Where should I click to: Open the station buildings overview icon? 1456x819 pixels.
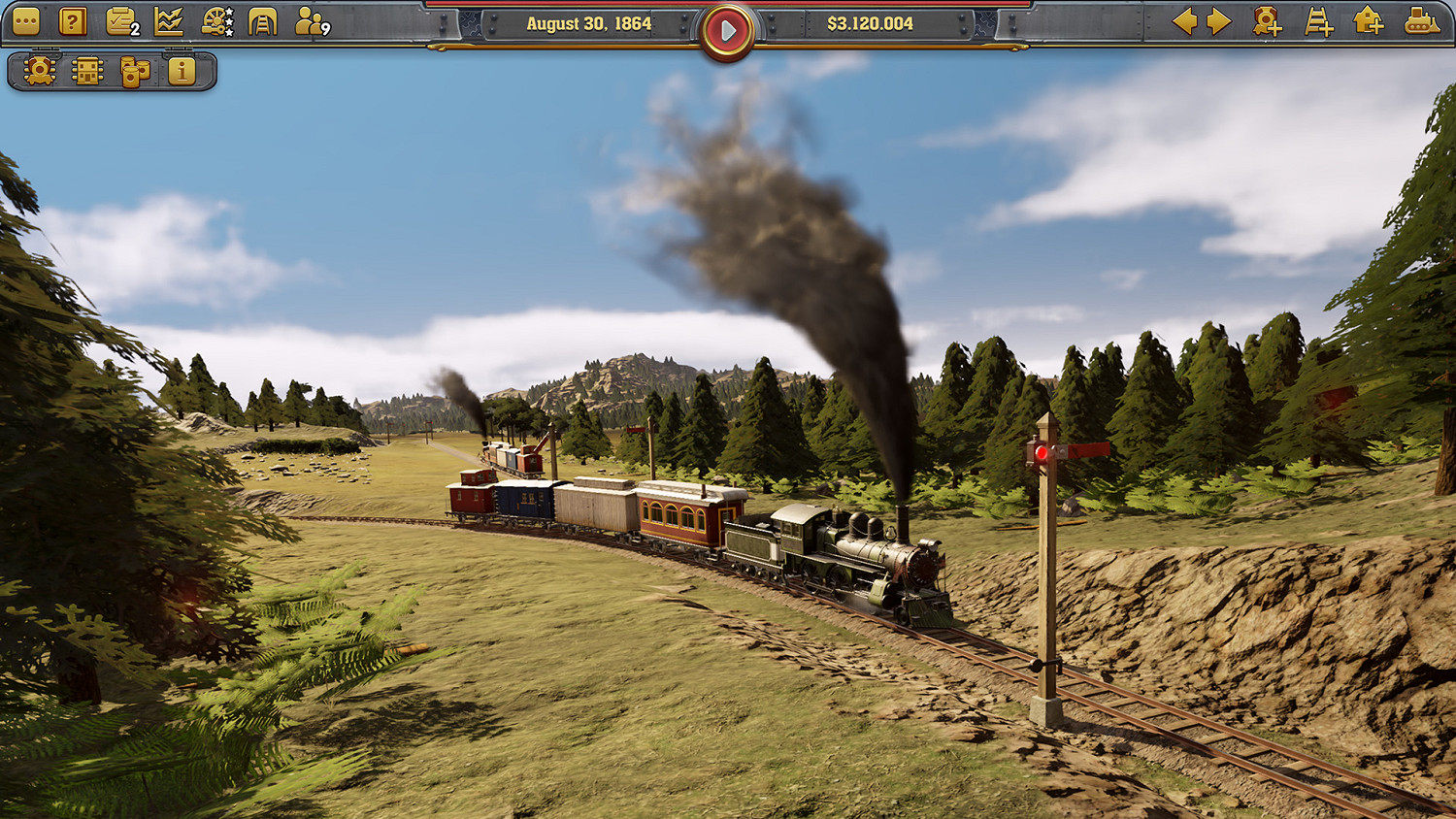click(85, 70)
